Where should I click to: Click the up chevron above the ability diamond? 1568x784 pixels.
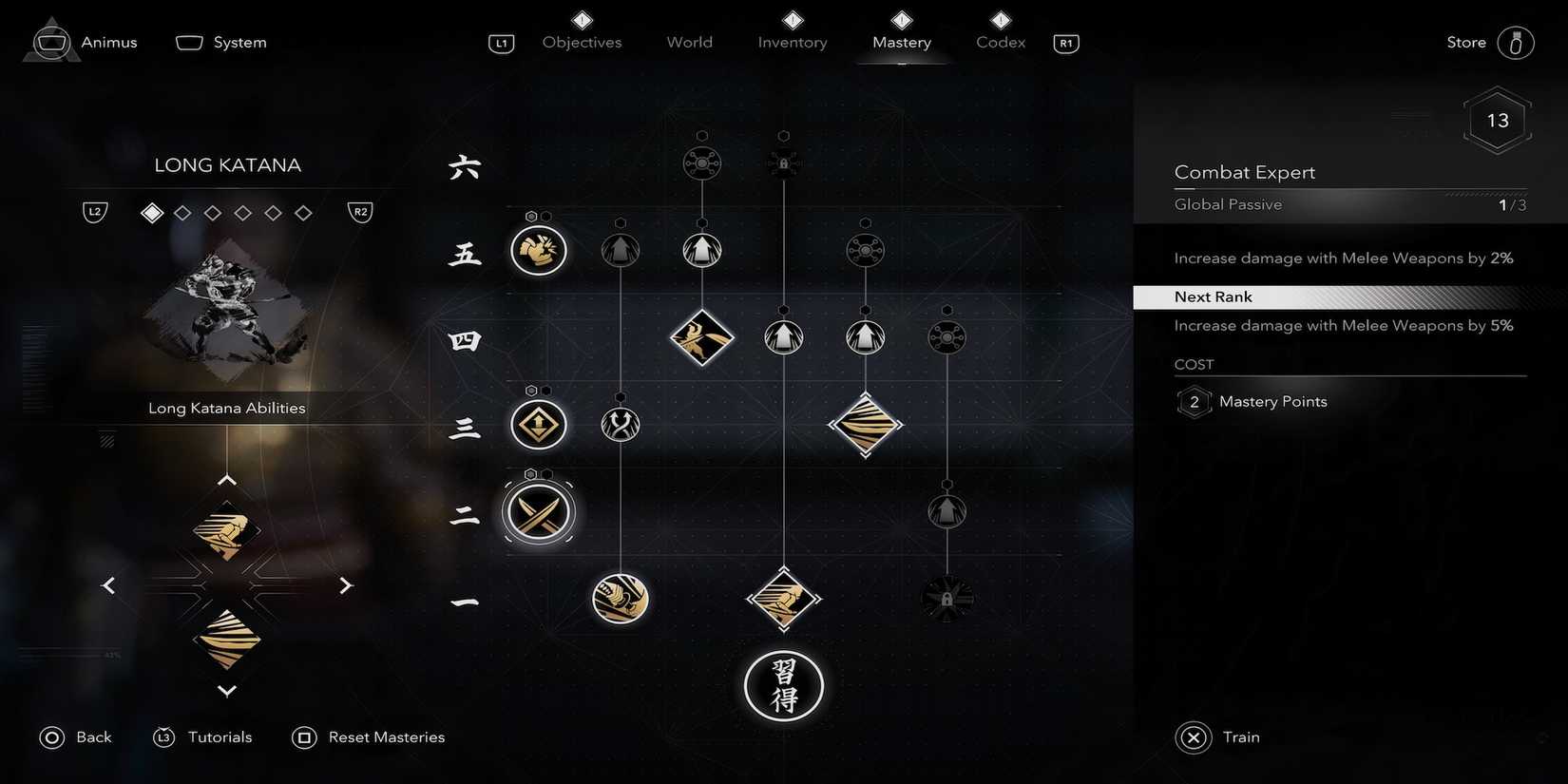(226, 479)
